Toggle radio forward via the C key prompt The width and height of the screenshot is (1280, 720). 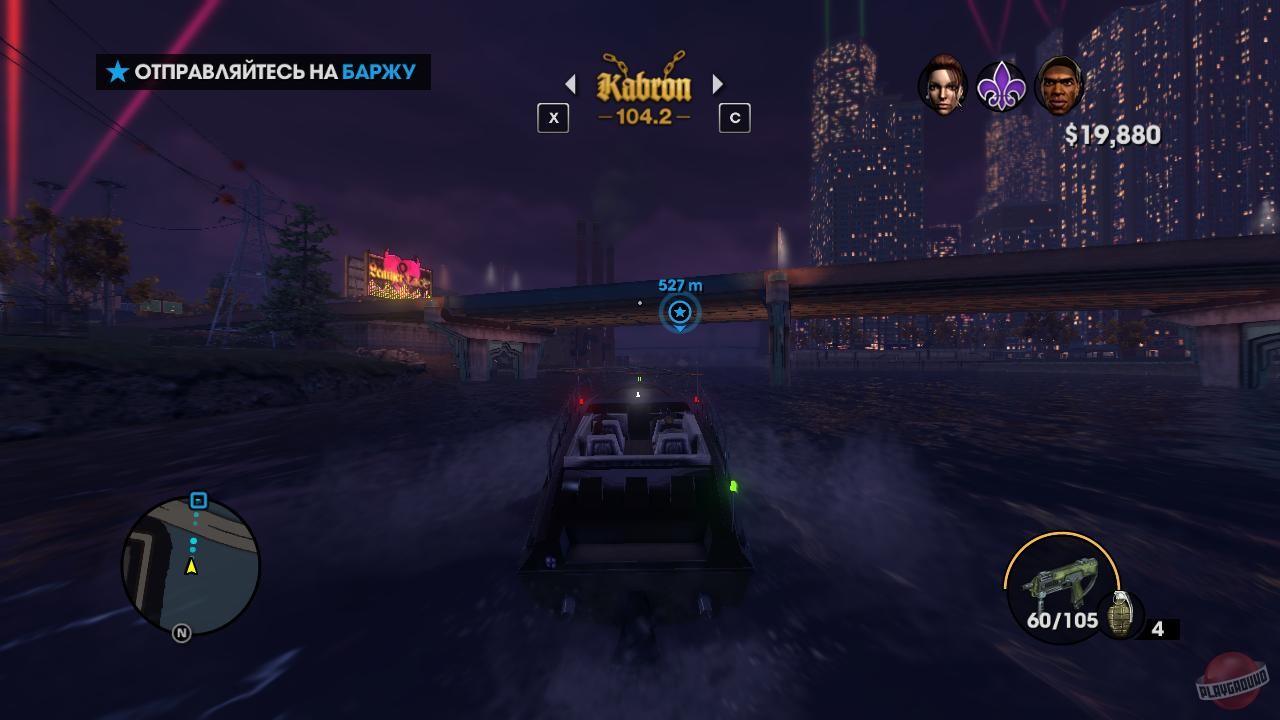tap(735, 118)
